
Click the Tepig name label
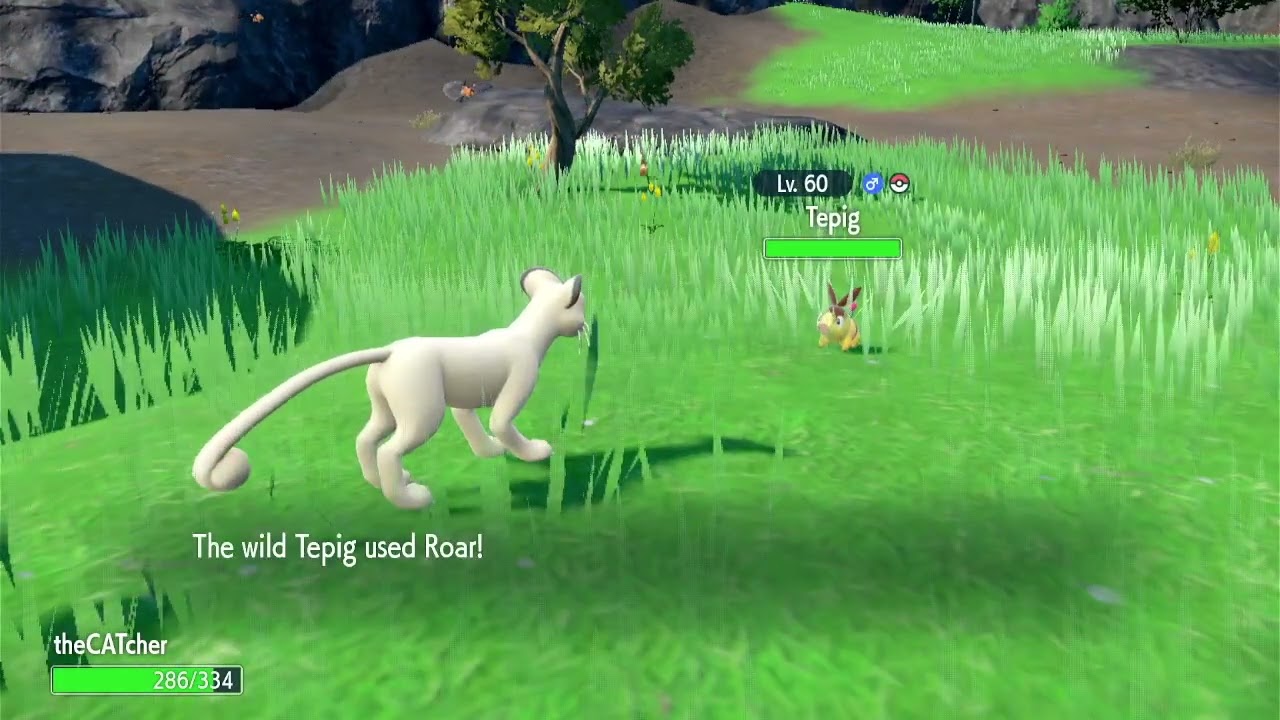(832, 219)
